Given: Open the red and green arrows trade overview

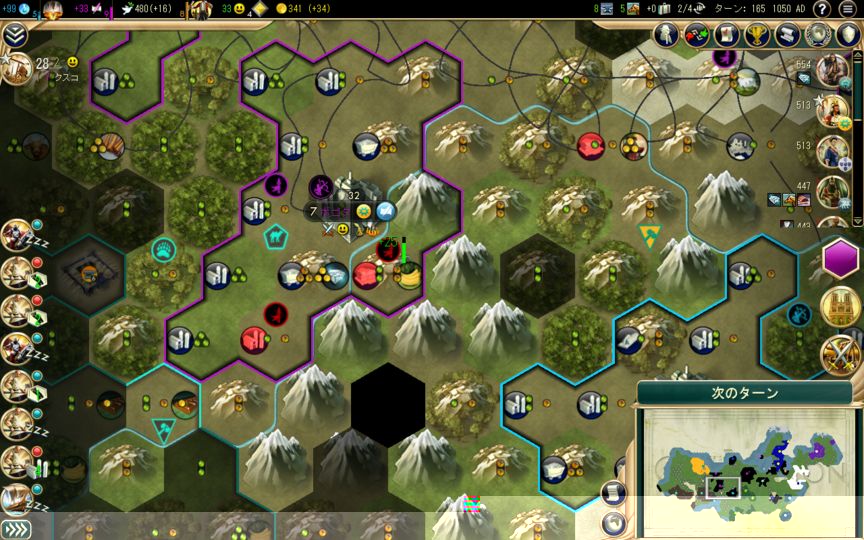Looking at the screenshot, I should [x=695, y=35].
